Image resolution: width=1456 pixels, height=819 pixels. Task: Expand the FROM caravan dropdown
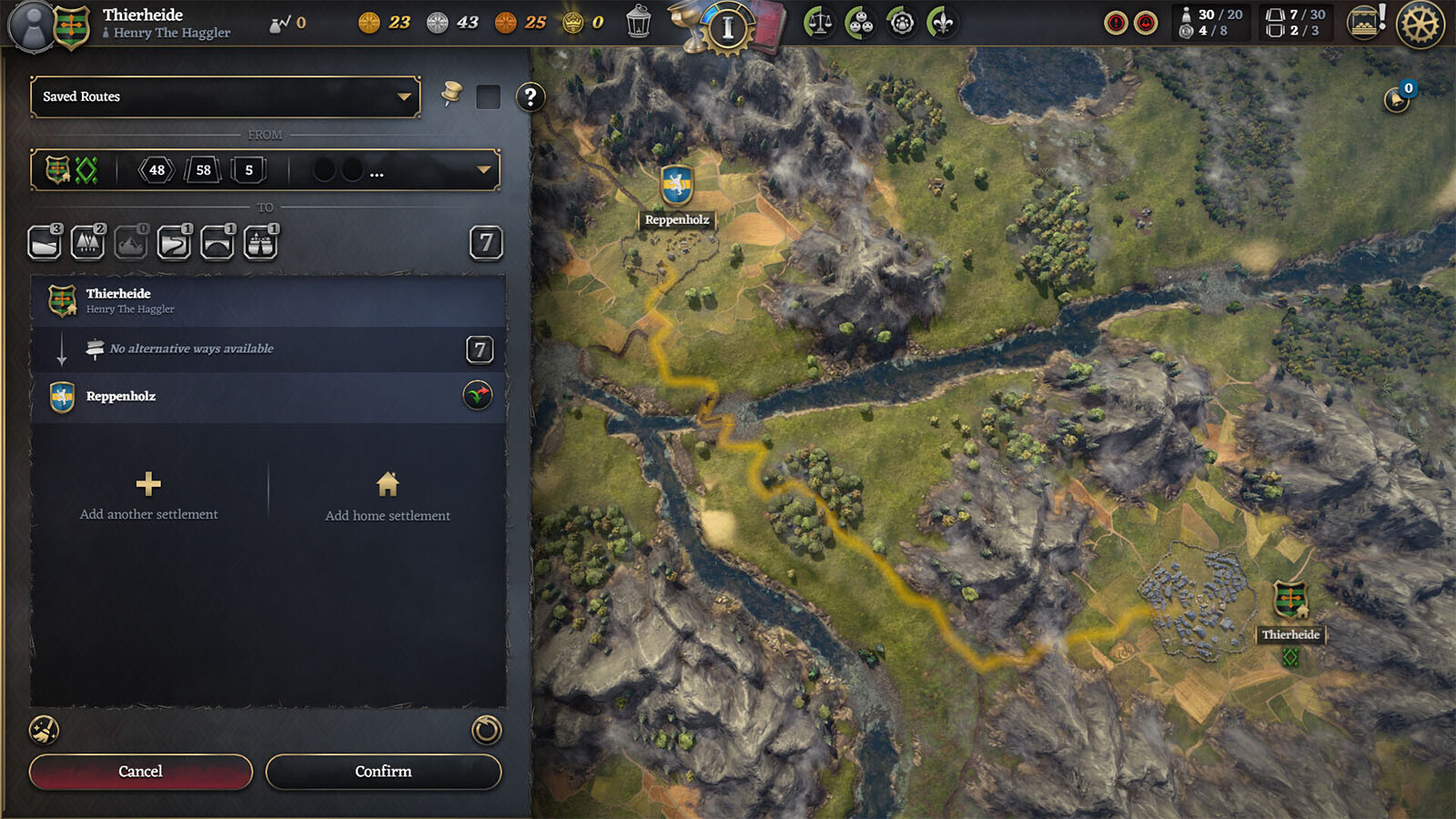pos(483,170)
